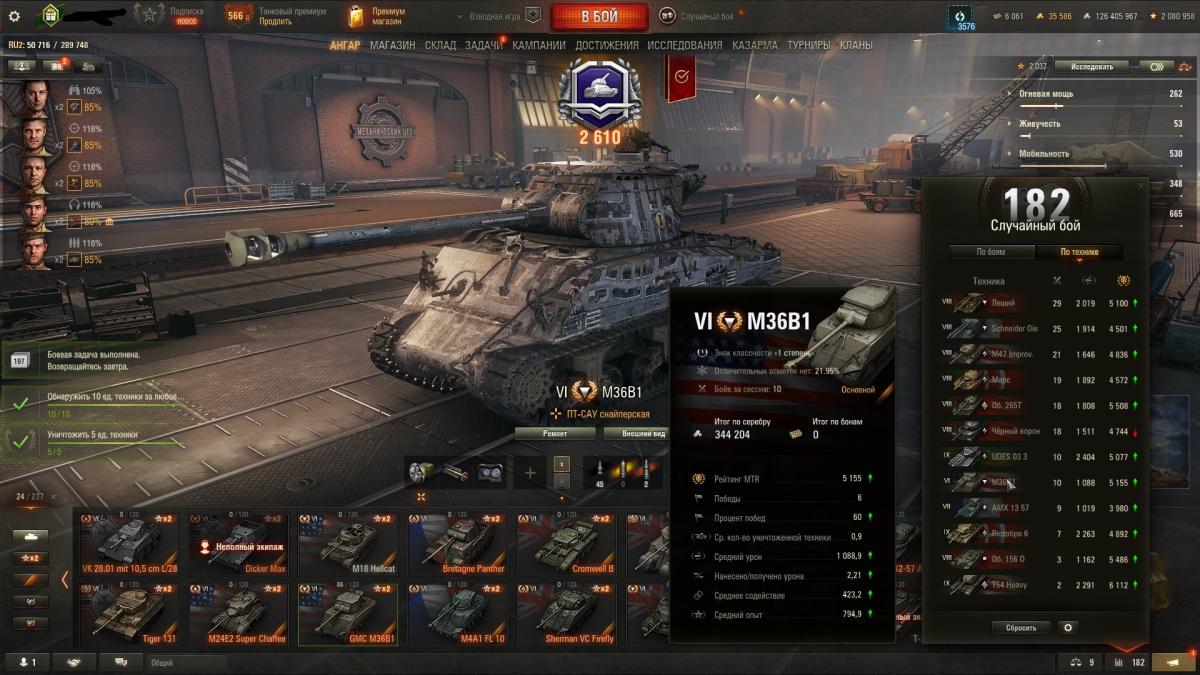Open the Премиум магазин
The image size is (1200, 675).
point(376,16)
